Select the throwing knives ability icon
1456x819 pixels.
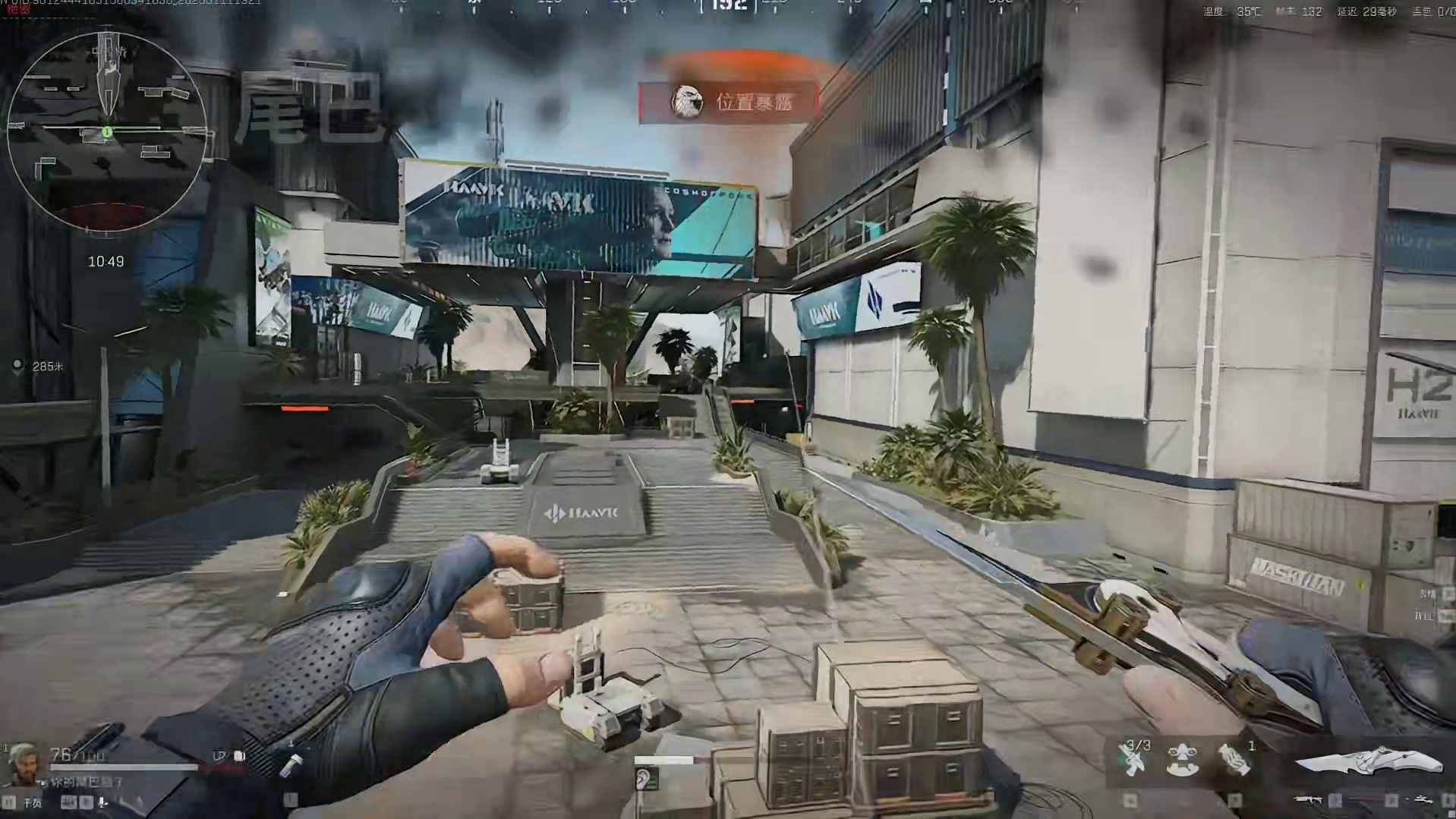tap(1133, 760)
